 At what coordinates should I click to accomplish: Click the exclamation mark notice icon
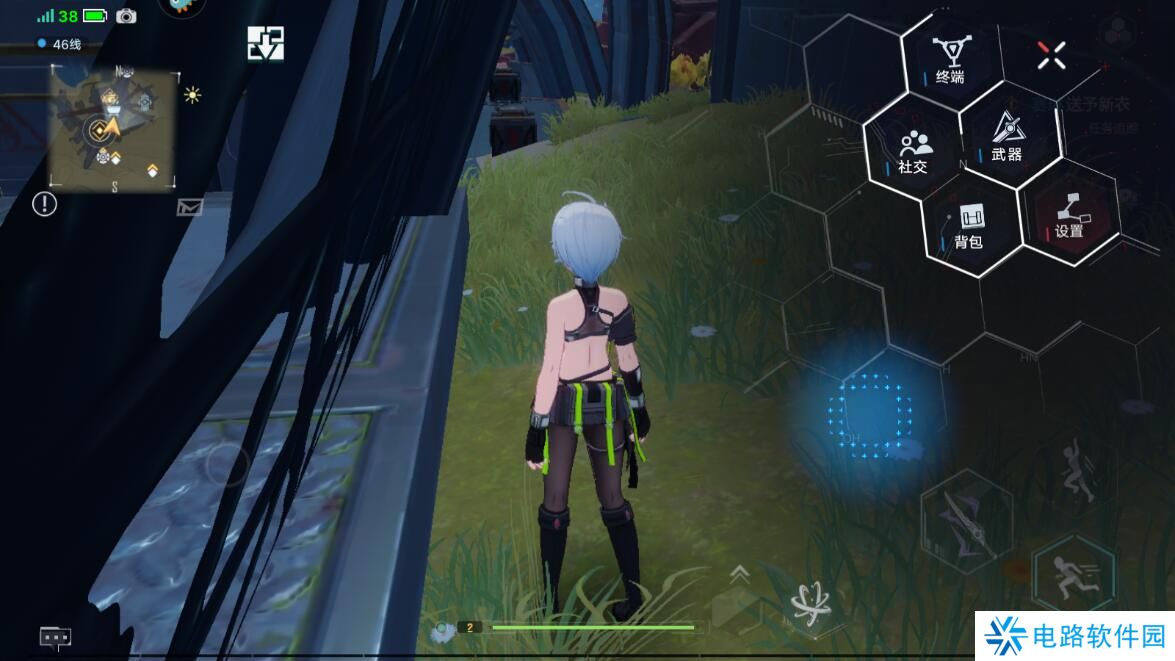click(45, 204)
